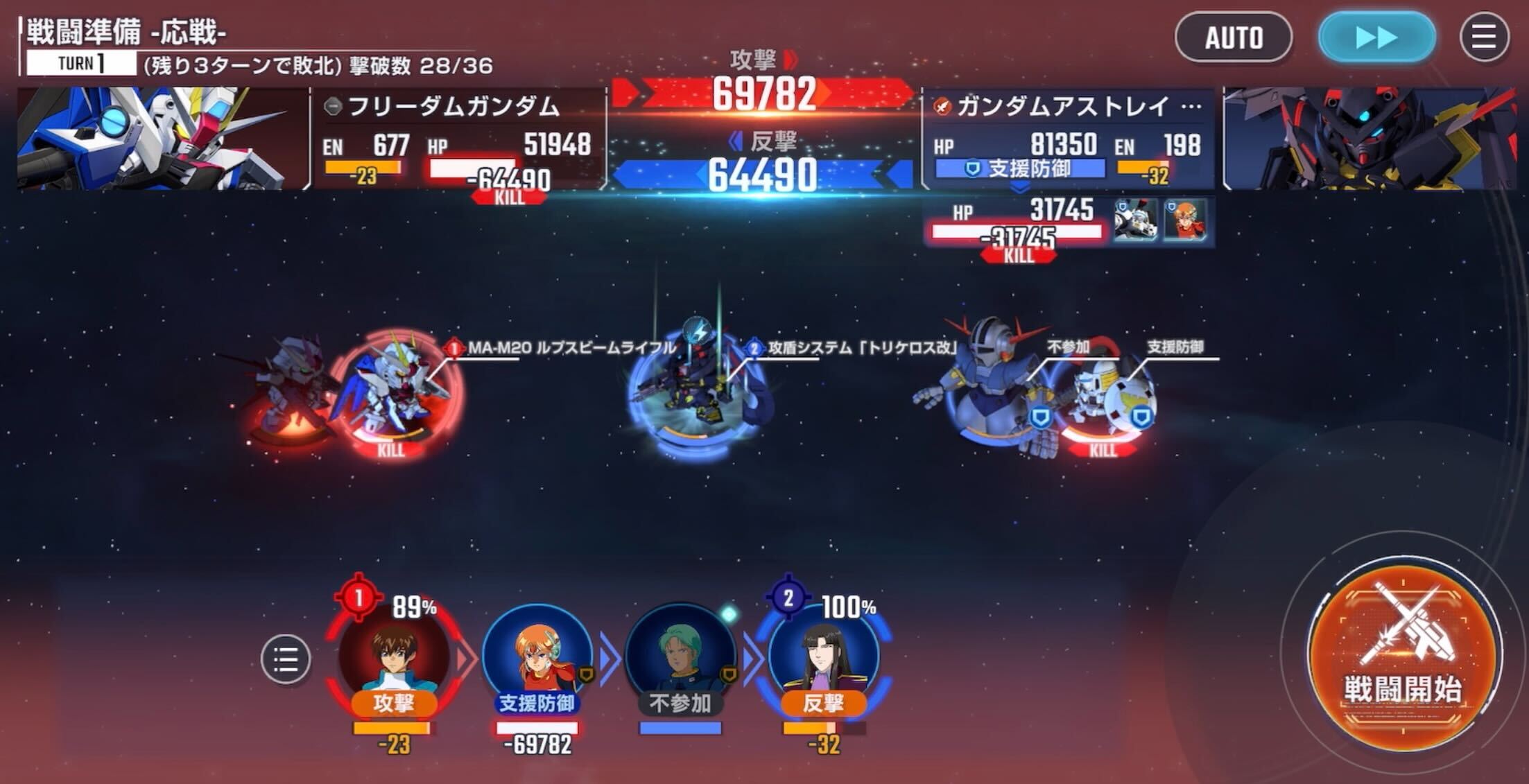Tap the フリーダムガンダム name plate

pos(440,105)
